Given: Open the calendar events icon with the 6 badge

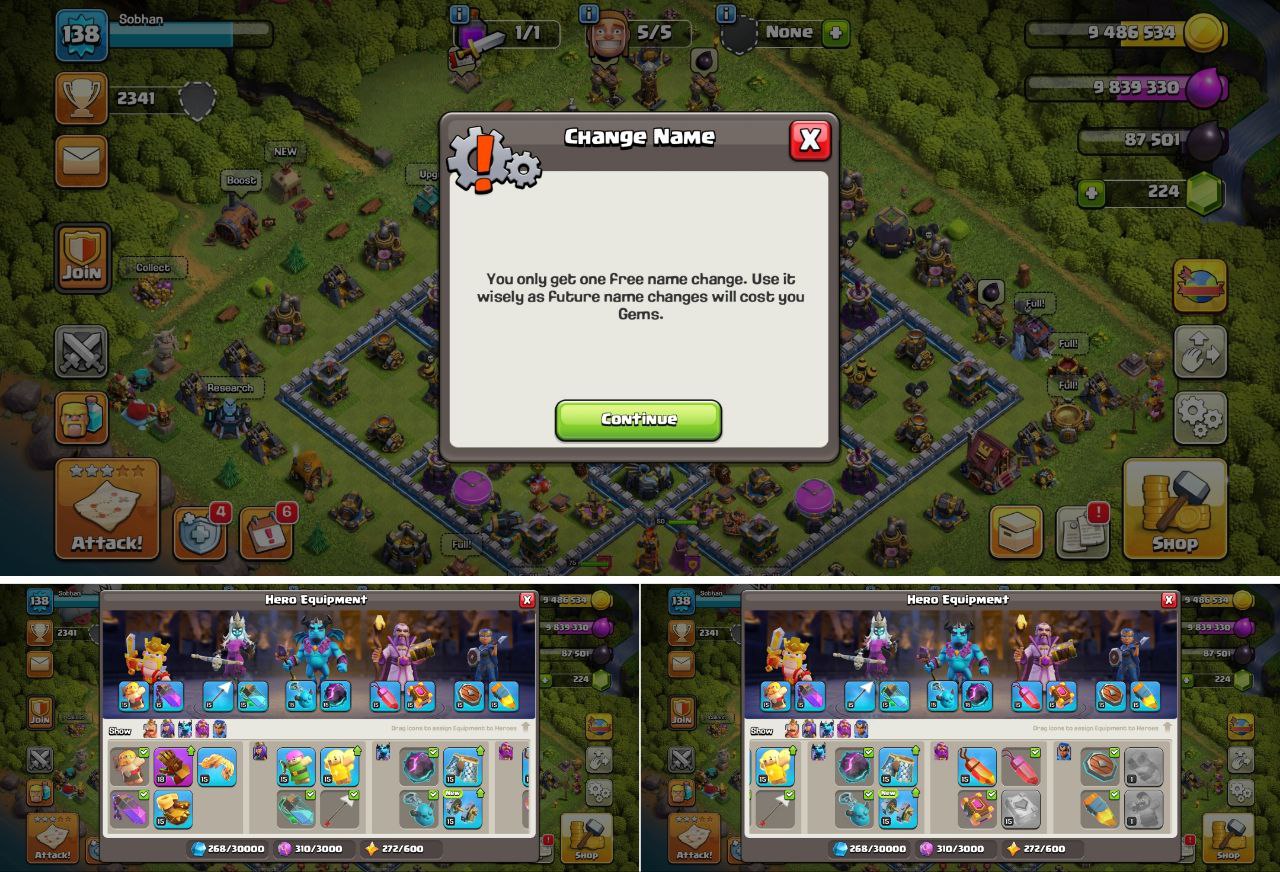Looking at the screenshot, I should click(265, 534).
